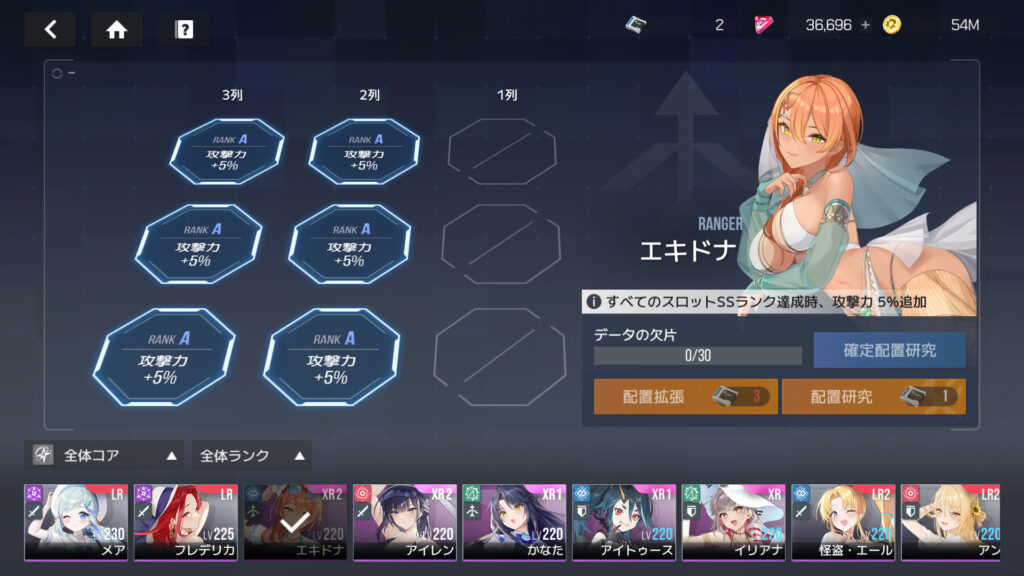Image resolution: width=1024 pixels, height=576 pixels.
Task: Pick character 怪盗・エール
Action: [x=842, y=522]
